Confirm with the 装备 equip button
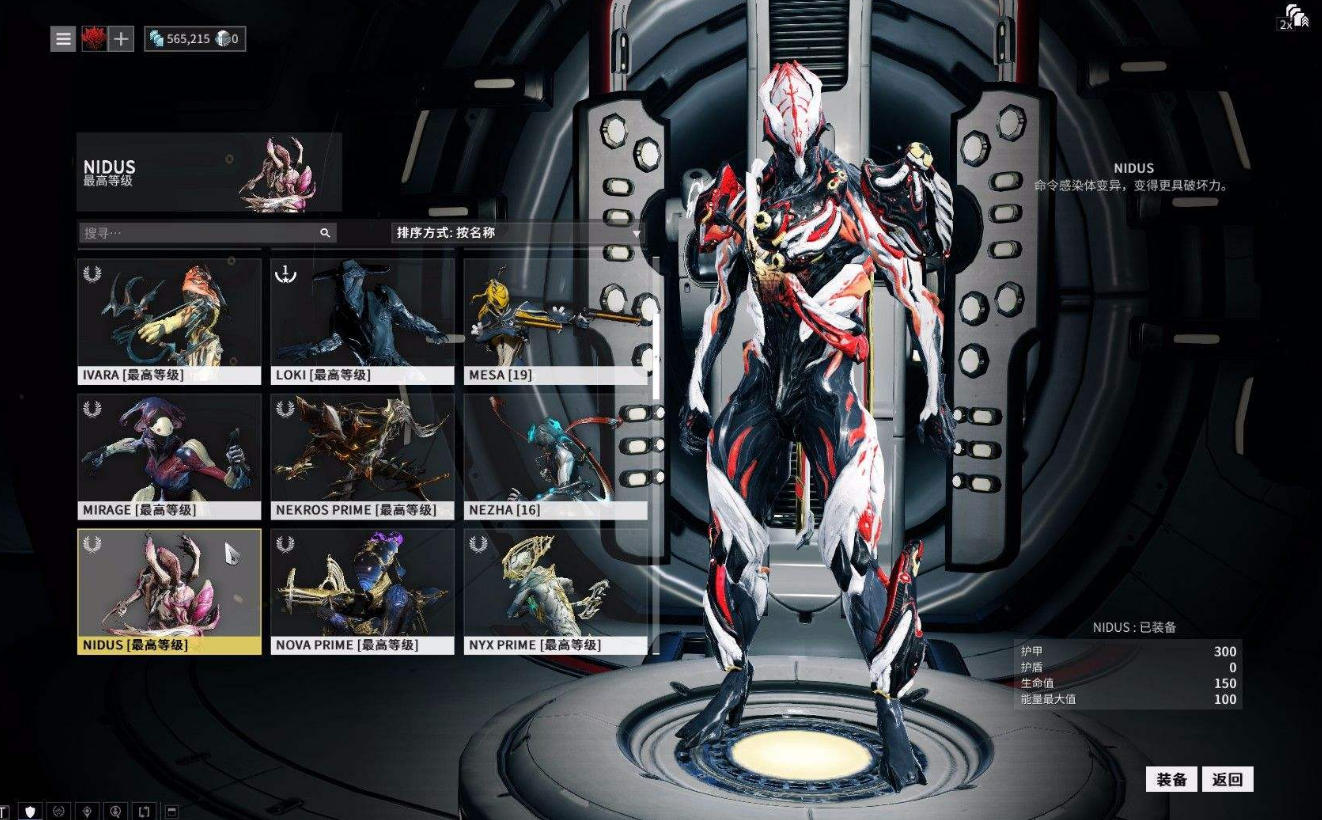 tap(1171, 780)
